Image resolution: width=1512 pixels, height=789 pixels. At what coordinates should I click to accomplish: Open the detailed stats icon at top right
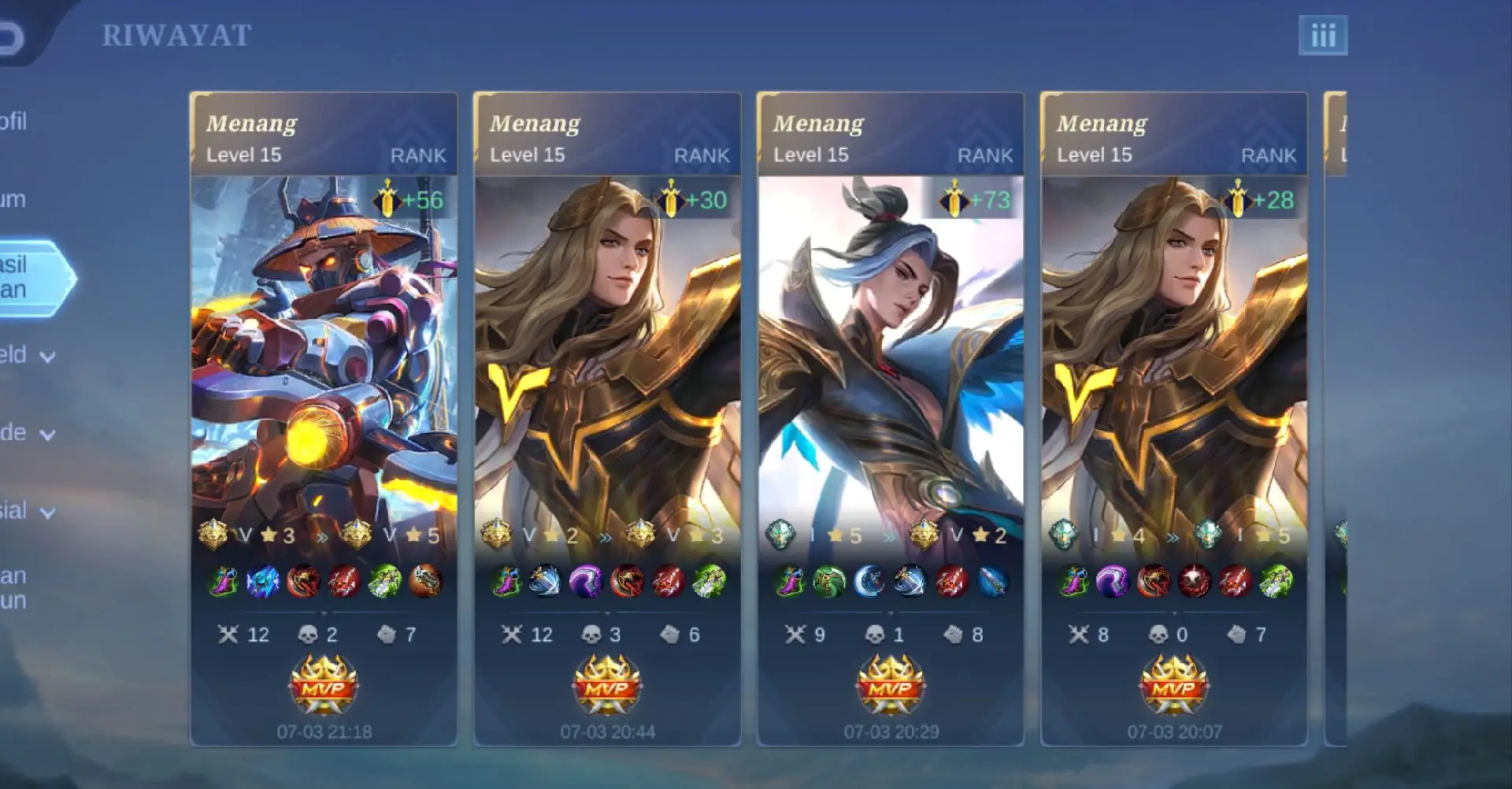point(1322,35)
